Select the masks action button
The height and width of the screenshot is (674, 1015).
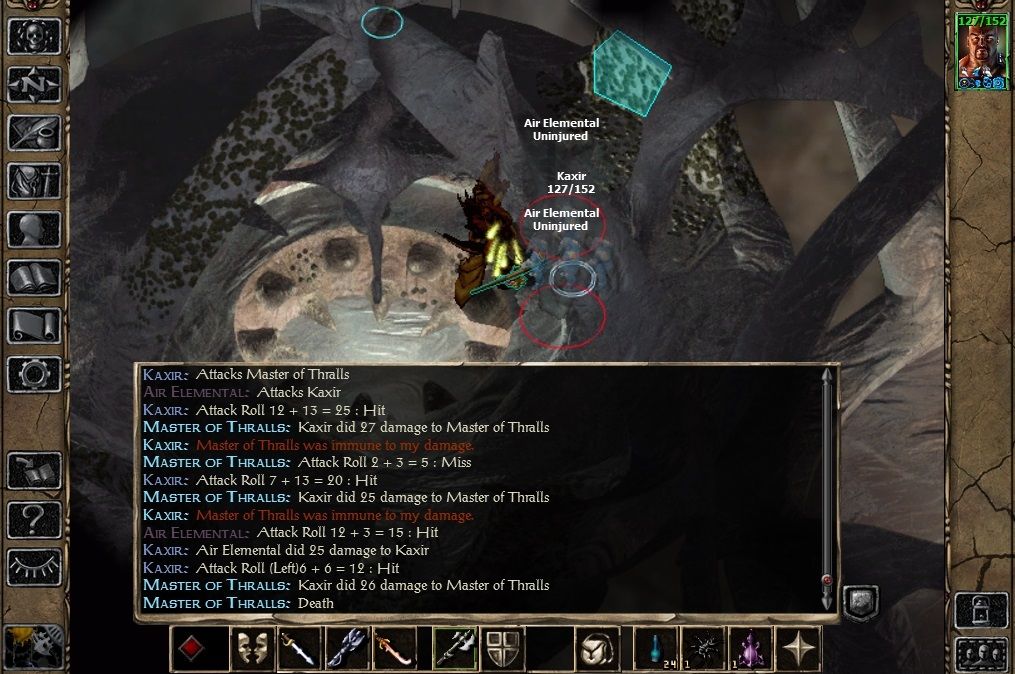252,649
